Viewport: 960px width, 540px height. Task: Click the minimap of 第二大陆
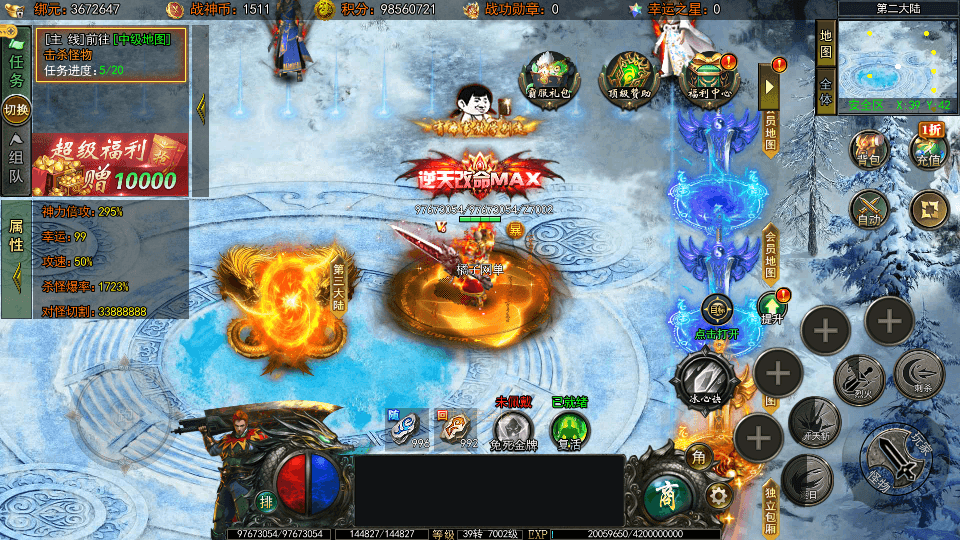click(x=895, y=62)
